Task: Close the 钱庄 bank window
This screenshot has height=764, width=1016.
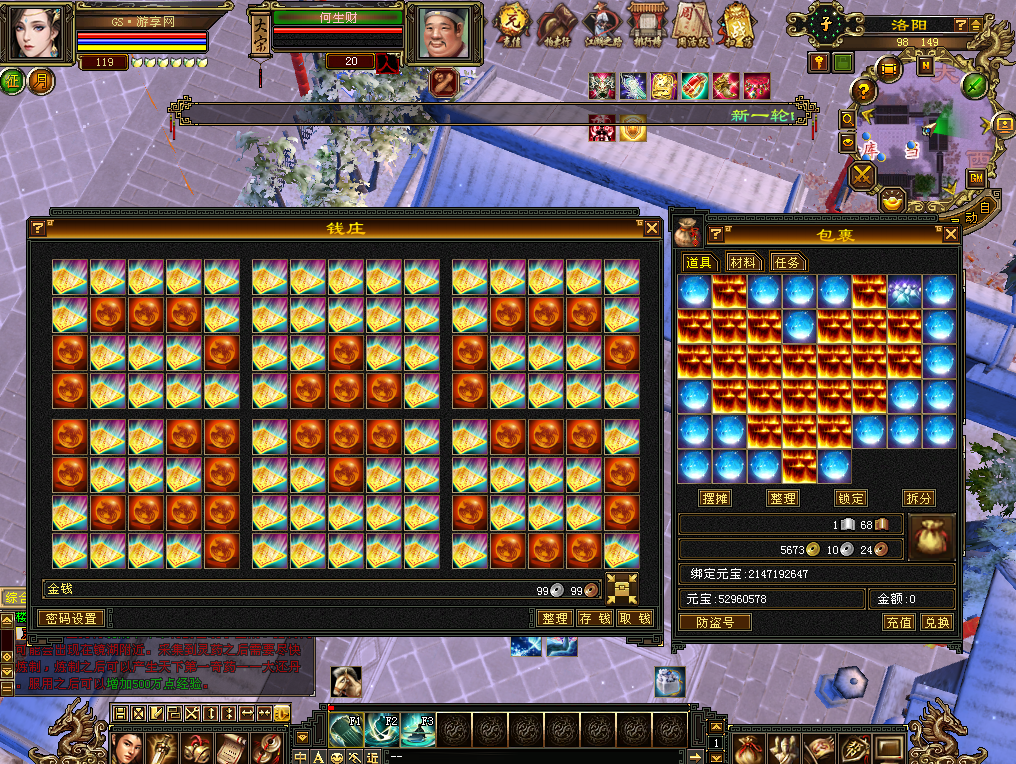Action: 652,228
